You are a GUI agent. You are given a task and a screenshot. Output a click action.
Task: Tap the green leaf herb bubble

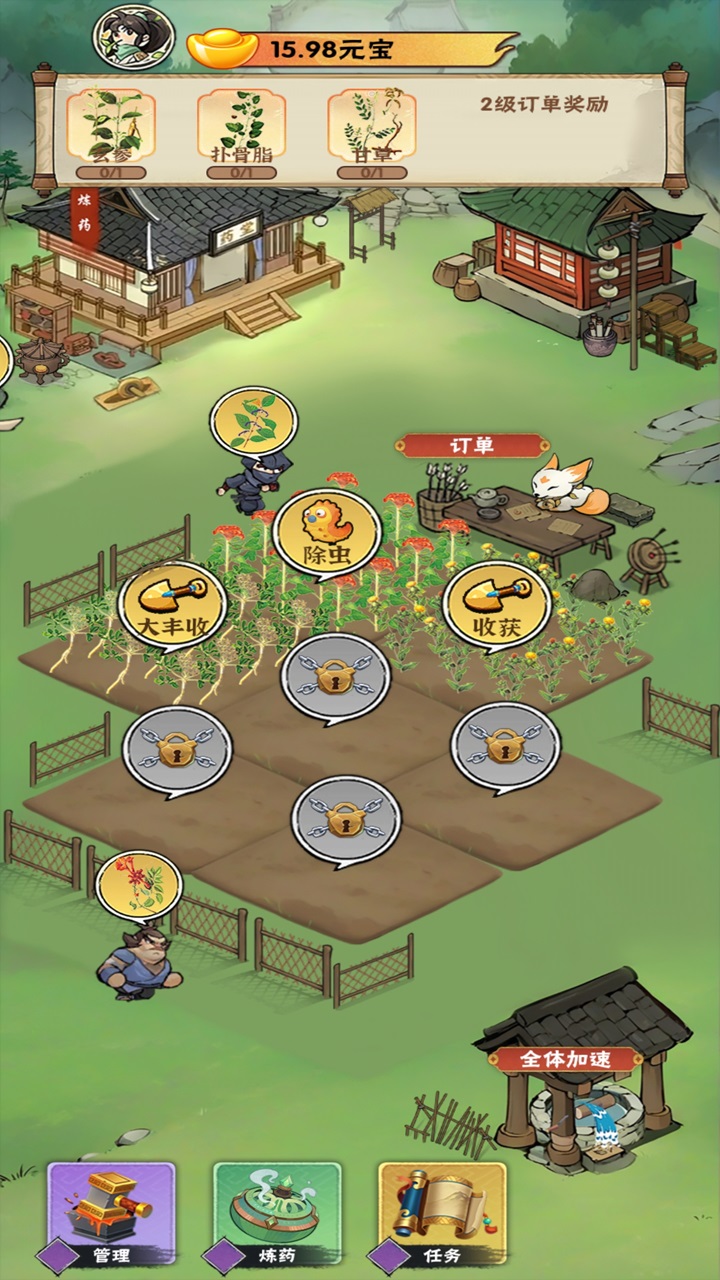tap(254, 422)
